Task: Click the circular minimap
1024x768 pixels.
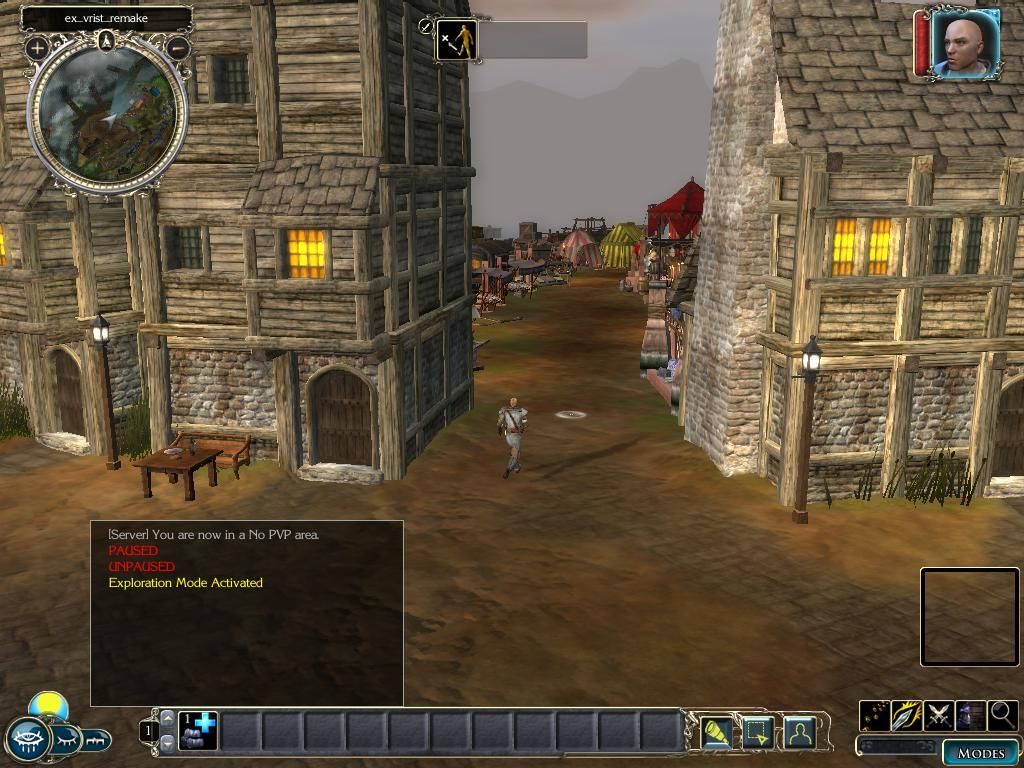Action: tap(107, 115)
